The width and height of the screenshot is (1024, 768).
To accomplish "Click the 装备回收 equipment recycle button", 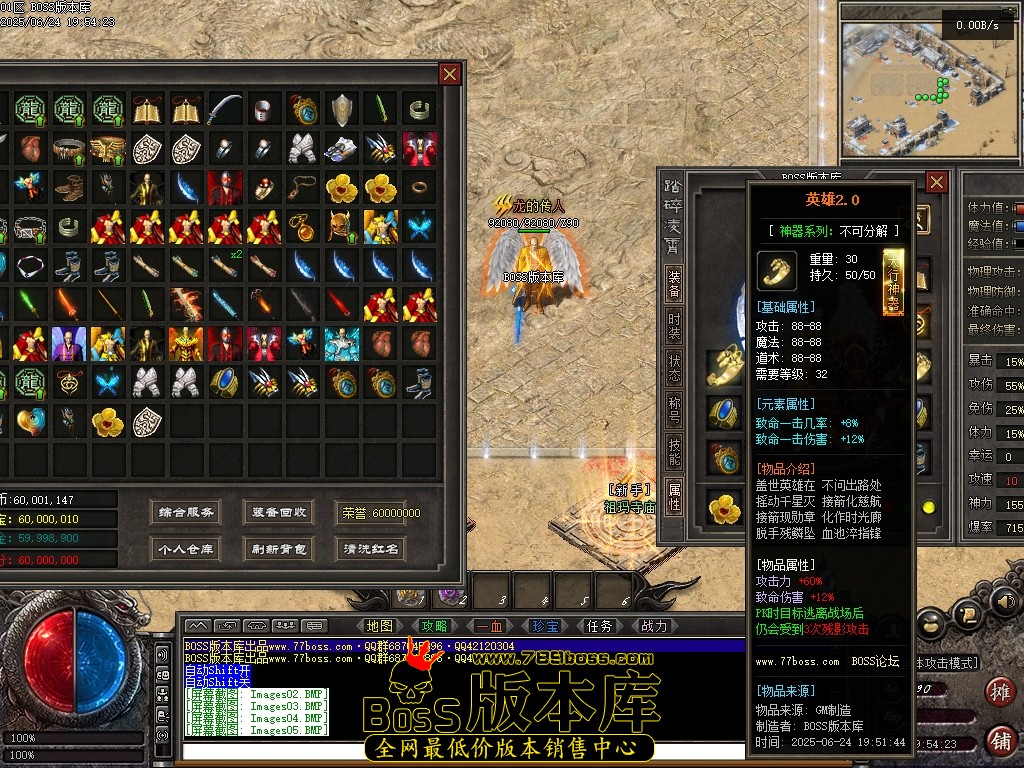I will pos(279,513).
